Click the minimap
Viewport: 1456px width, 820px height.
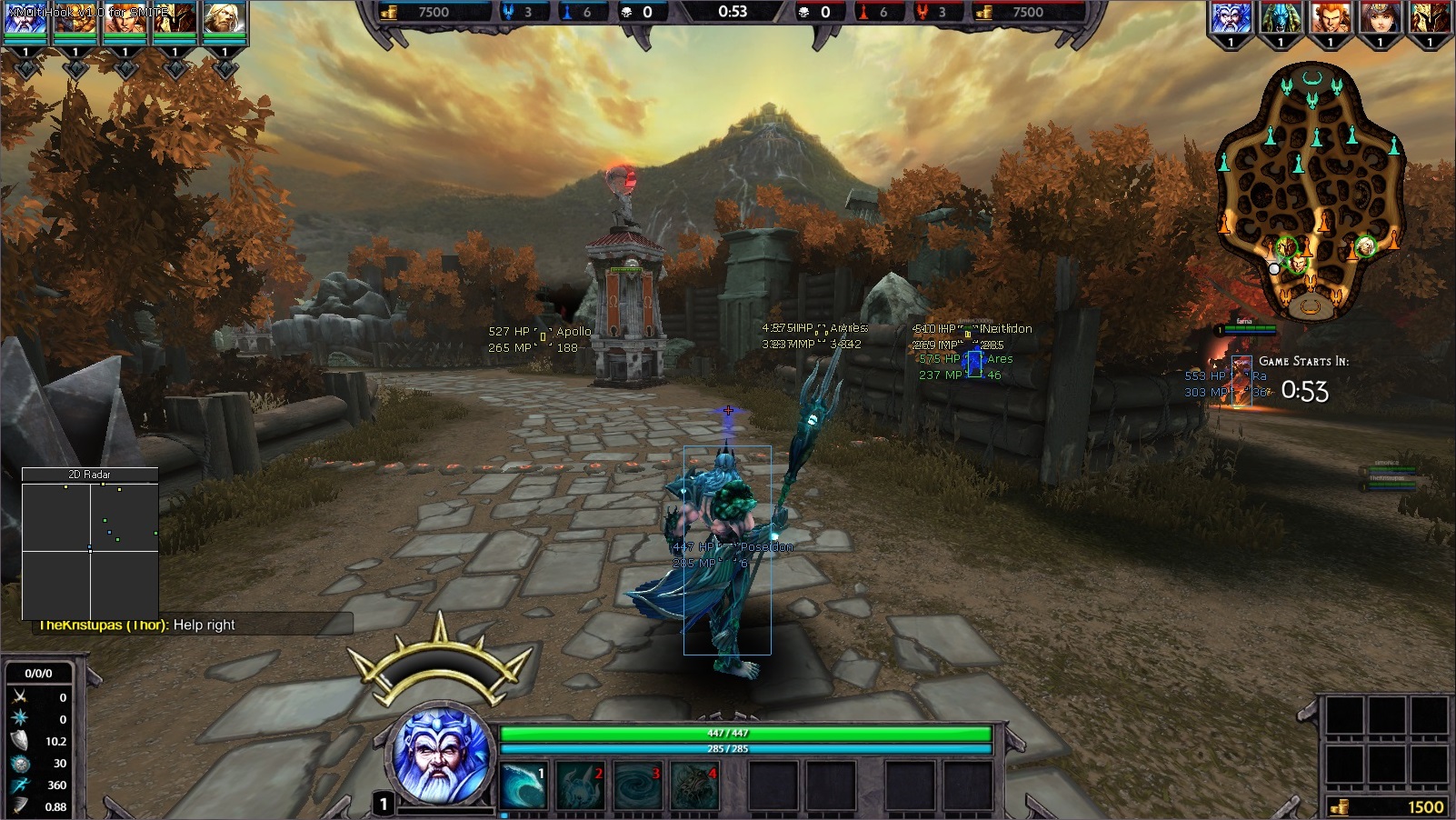click(1311, 191)
